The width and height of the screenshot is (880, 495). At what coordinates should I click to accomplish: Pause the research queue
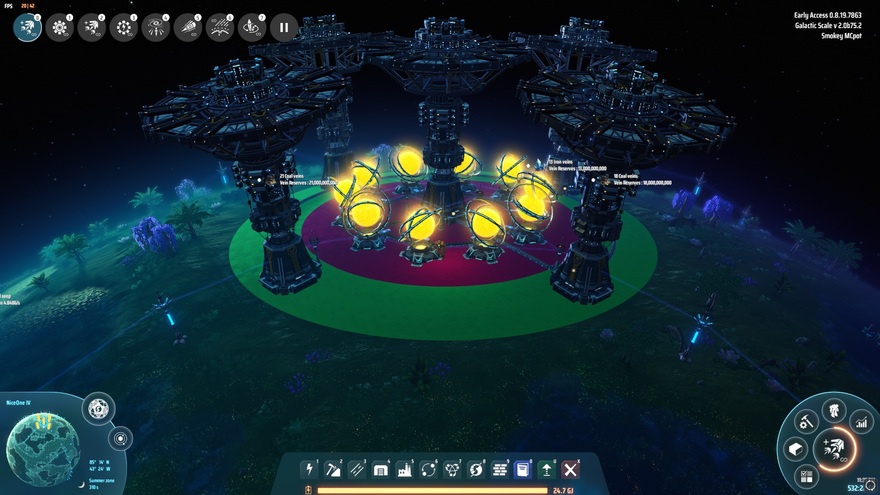[x=284, y=27]
